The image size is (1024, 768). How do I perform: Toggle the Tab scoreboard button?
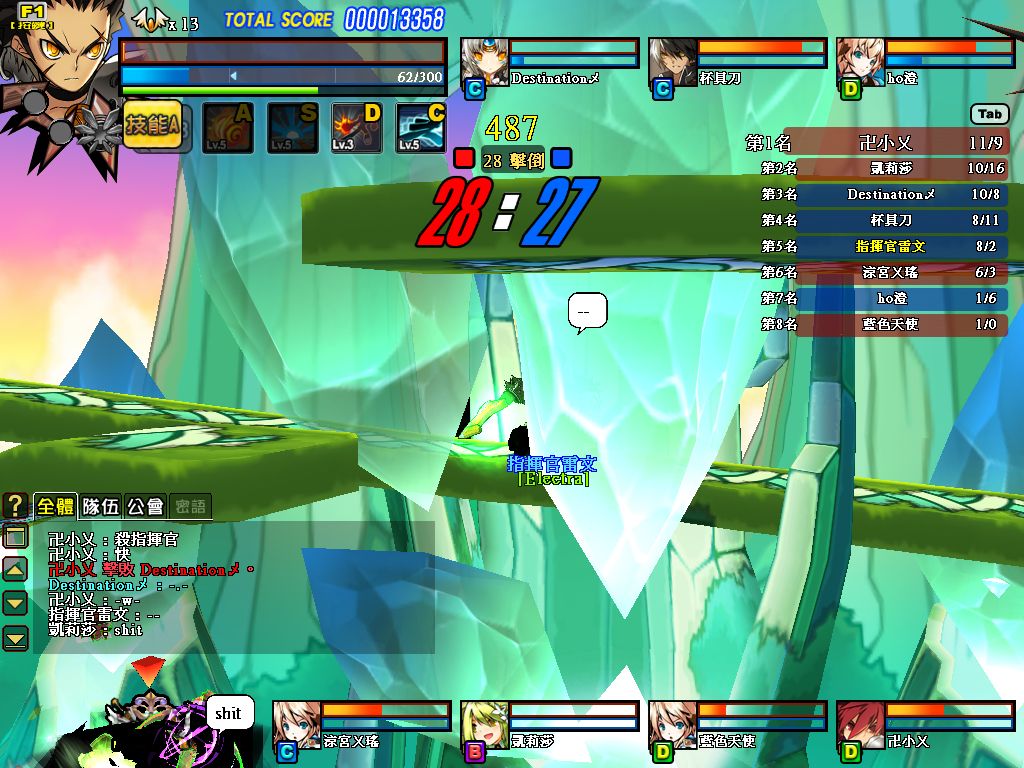pyautogui.click(x=989, y=114)
